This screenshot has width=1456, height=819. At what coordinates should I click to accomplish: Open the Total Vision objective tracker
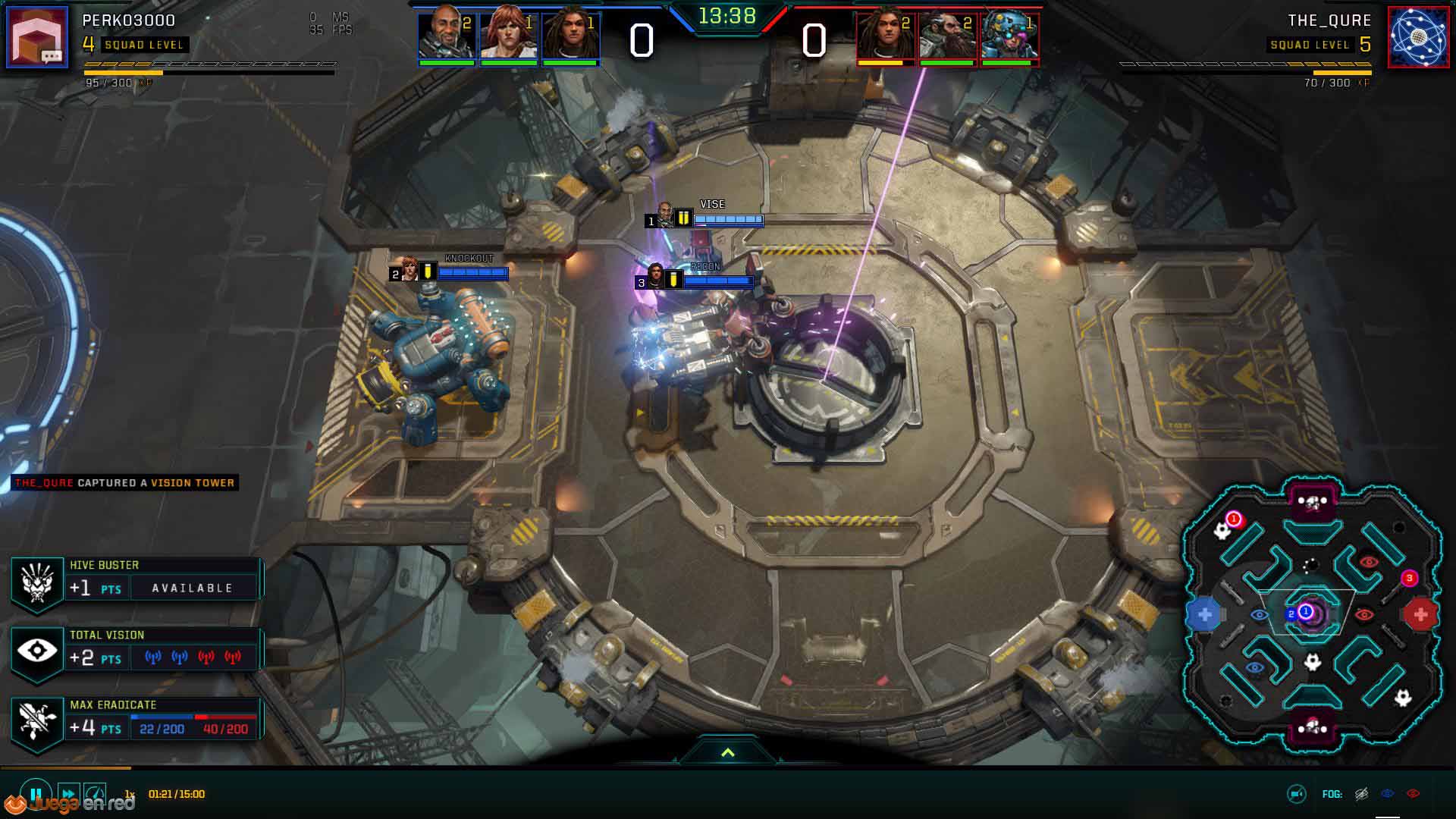coord(136,651)
